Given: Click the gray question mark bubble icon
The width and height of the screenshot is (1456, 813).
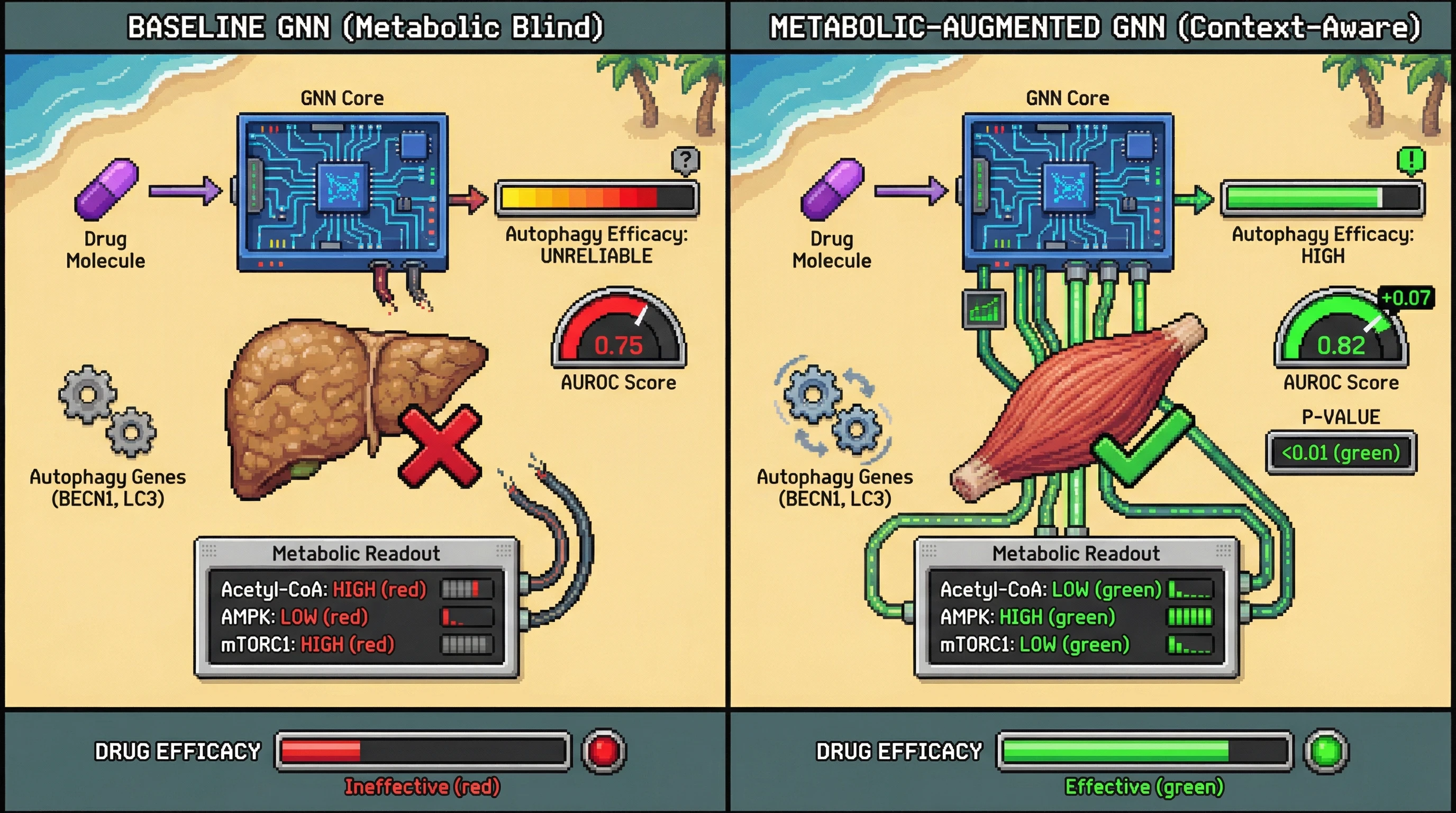Looking at the screenshot, I should [x=686, y=160].
